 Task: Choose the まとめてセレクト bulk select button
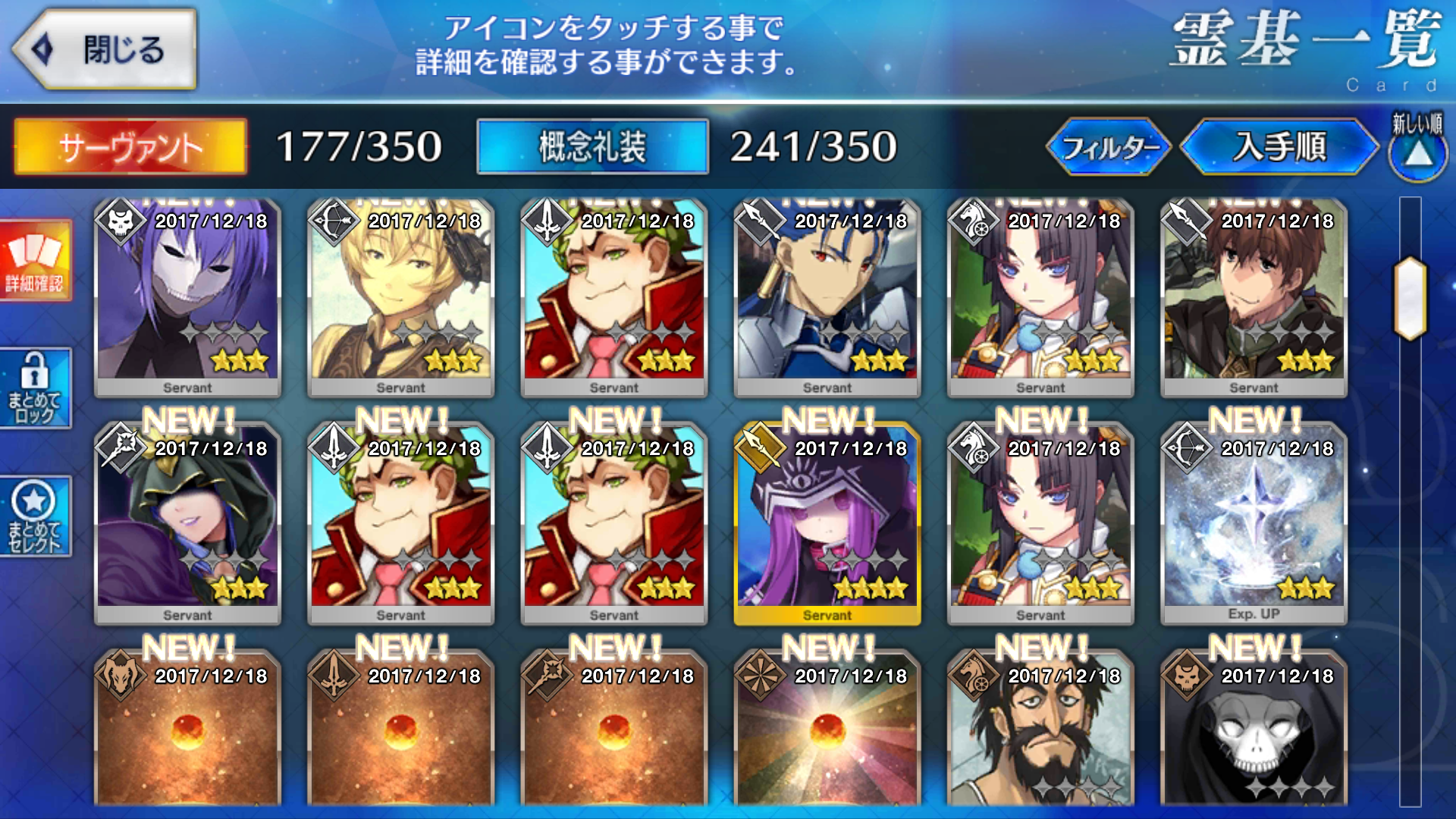tap(35, 517)
